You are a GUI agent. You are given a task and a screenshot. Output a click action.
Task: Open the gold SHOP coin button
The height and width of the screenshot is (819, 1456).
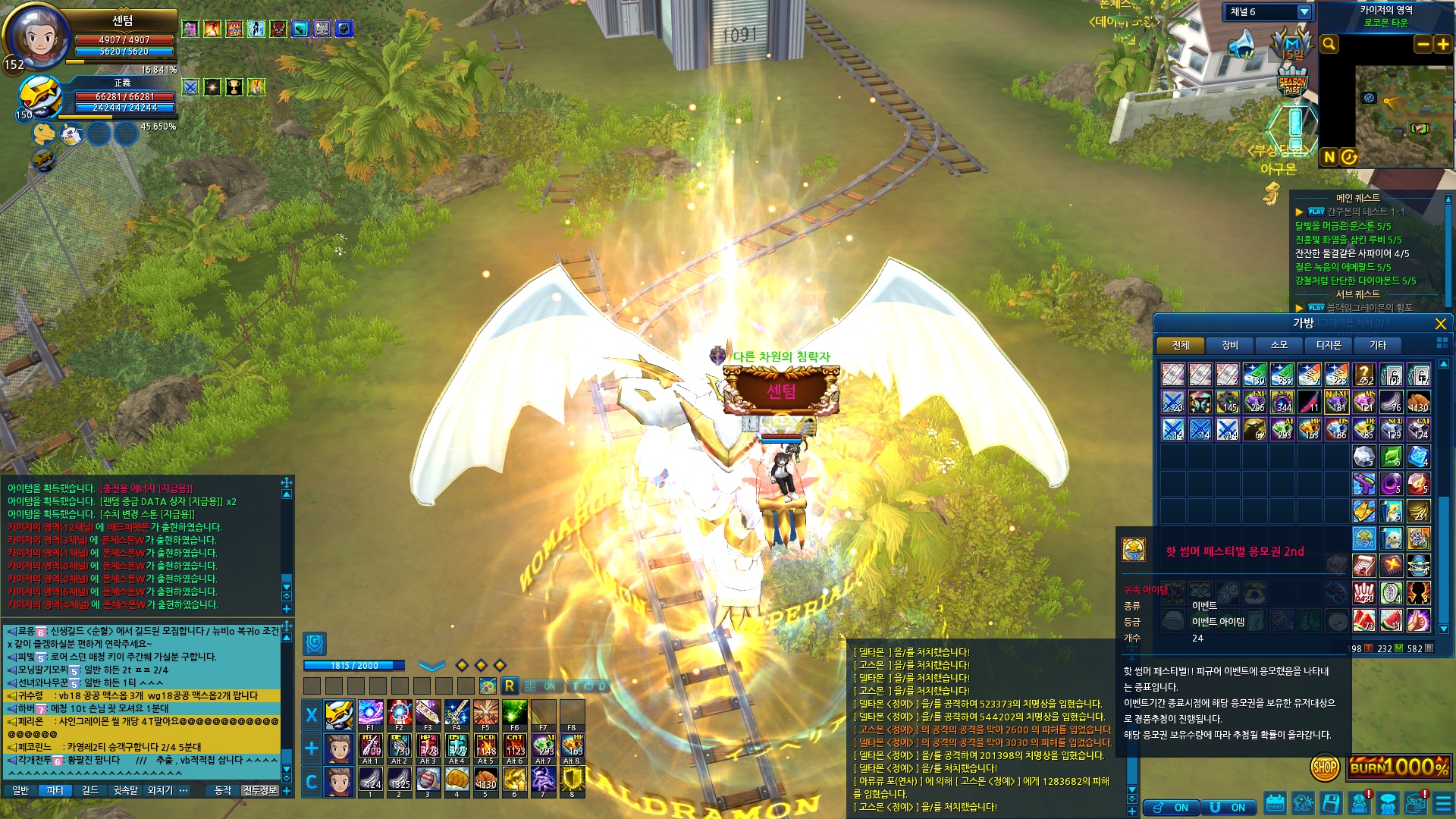tap(1324, 767)
